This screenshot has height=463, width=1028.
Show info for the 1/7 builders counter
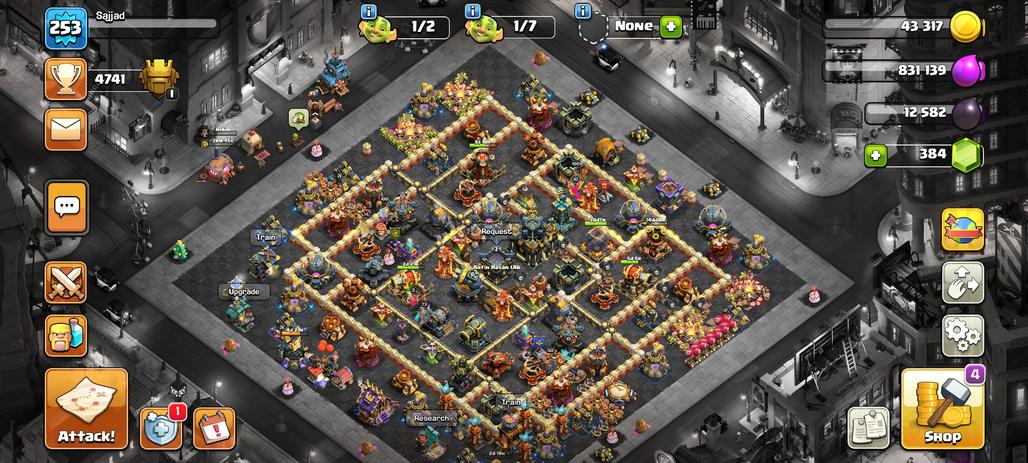[x=473, y=11]
